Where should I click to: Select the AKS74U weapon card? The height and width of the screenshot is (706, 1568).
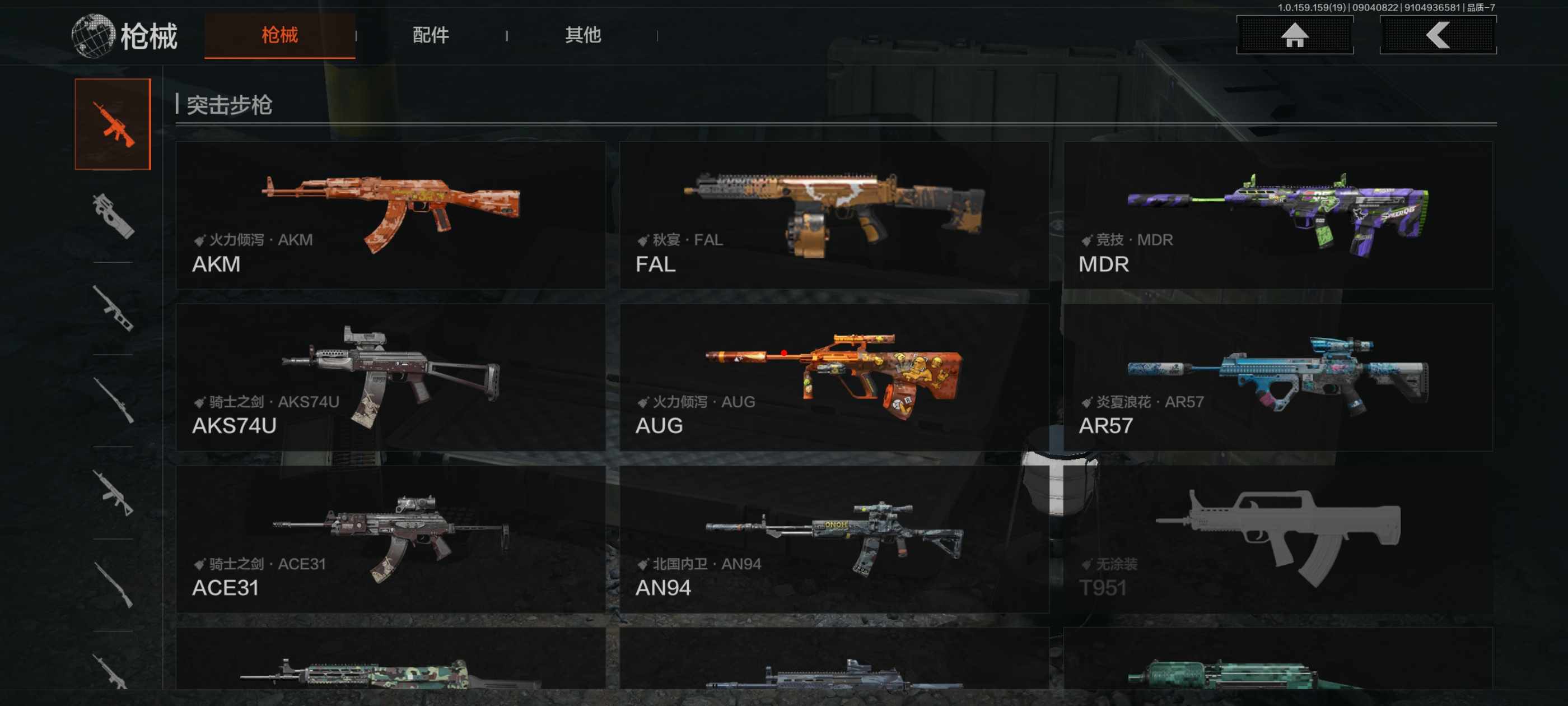tap(390, 377)
